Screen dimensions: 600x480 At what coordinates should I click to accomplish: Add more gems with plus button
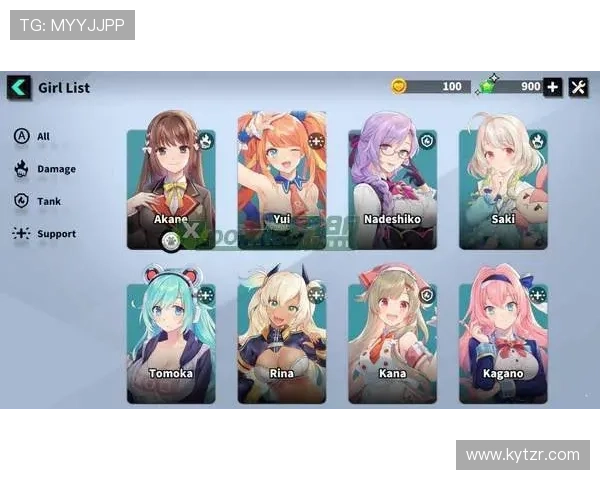(x=553, y=87)
